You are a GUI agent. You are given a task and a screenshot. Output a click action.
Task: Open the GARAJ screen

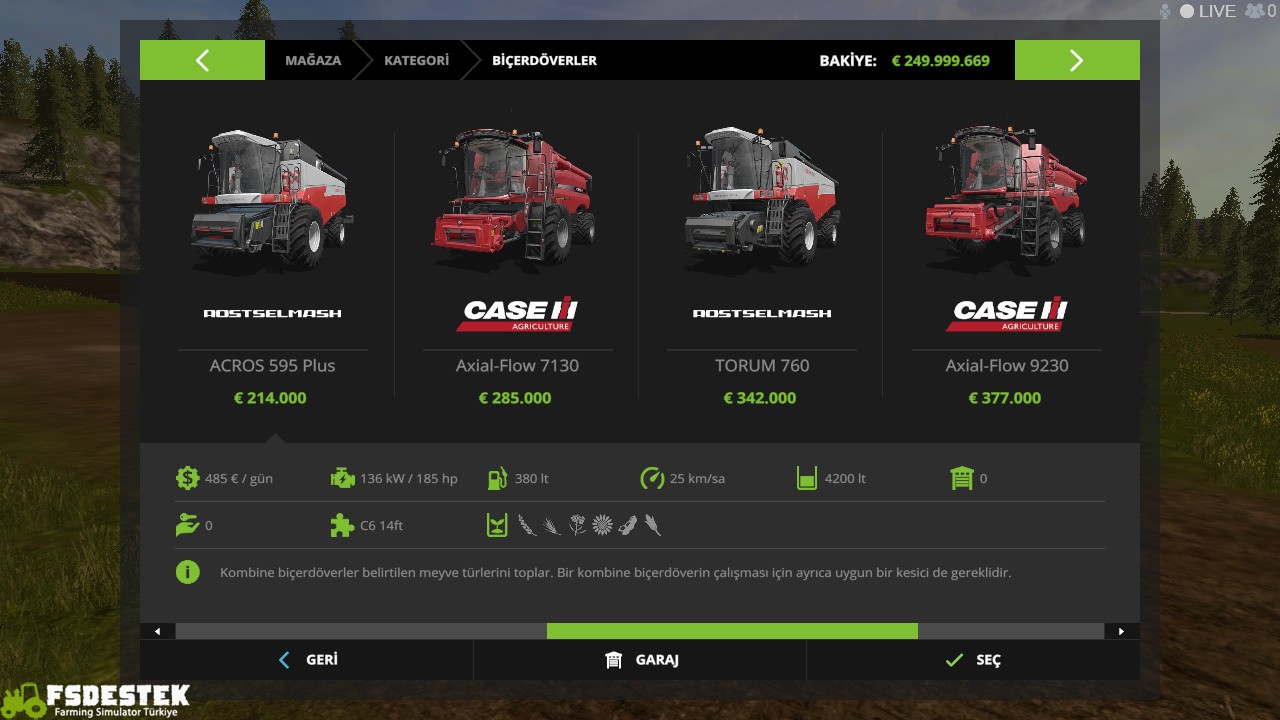point(639,660)
